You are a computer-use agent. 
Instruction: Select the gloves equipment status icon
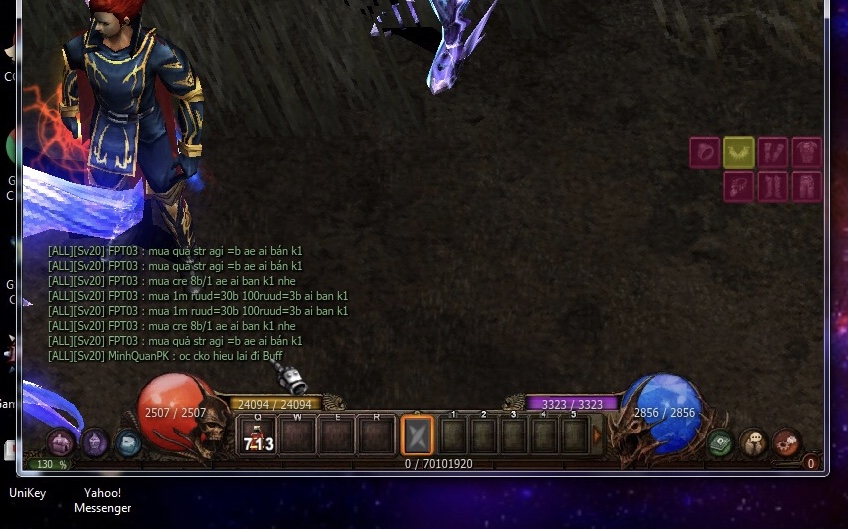coord(773,153)
